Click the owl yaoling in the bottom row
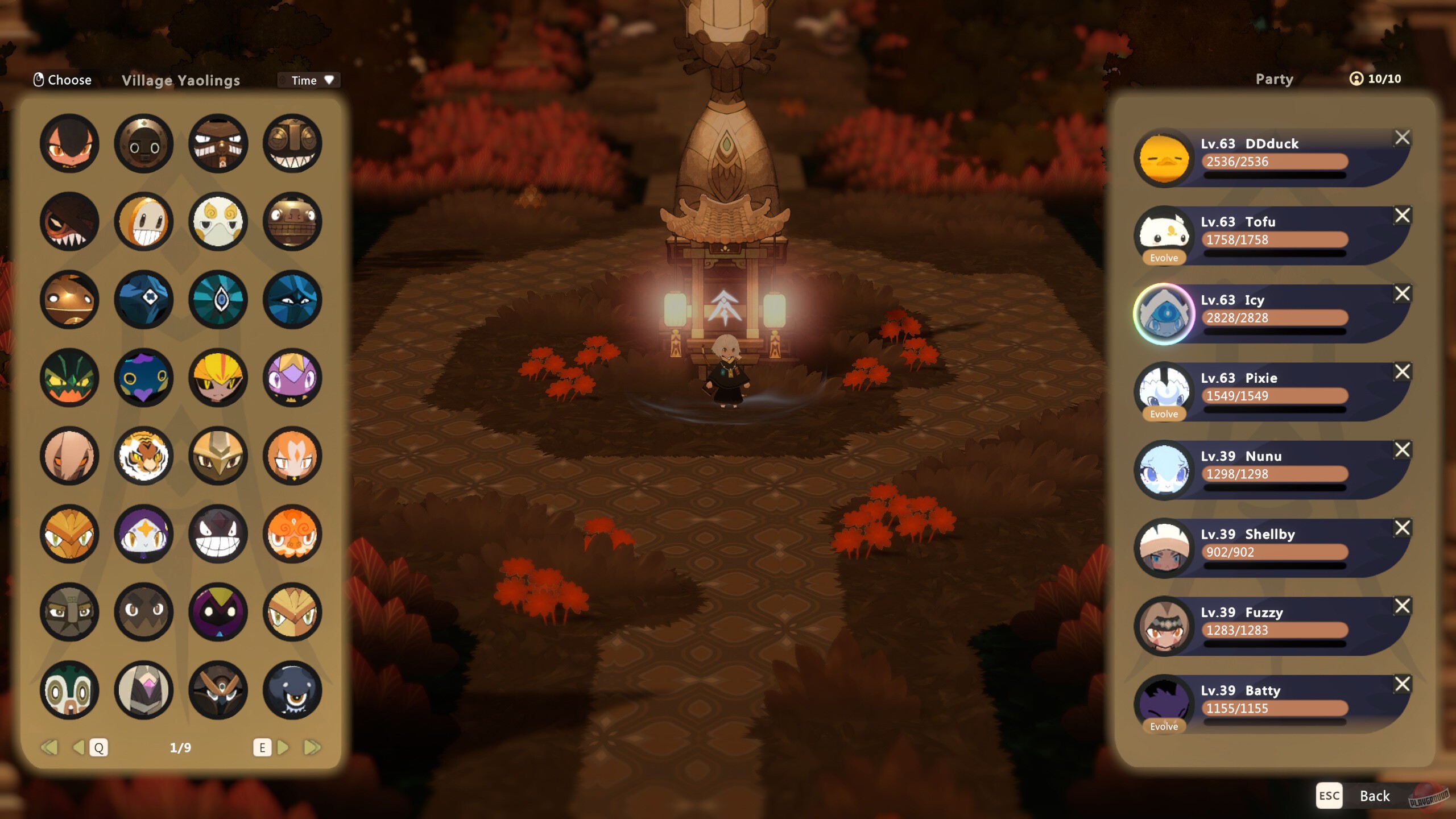 (x=218, y=690)
